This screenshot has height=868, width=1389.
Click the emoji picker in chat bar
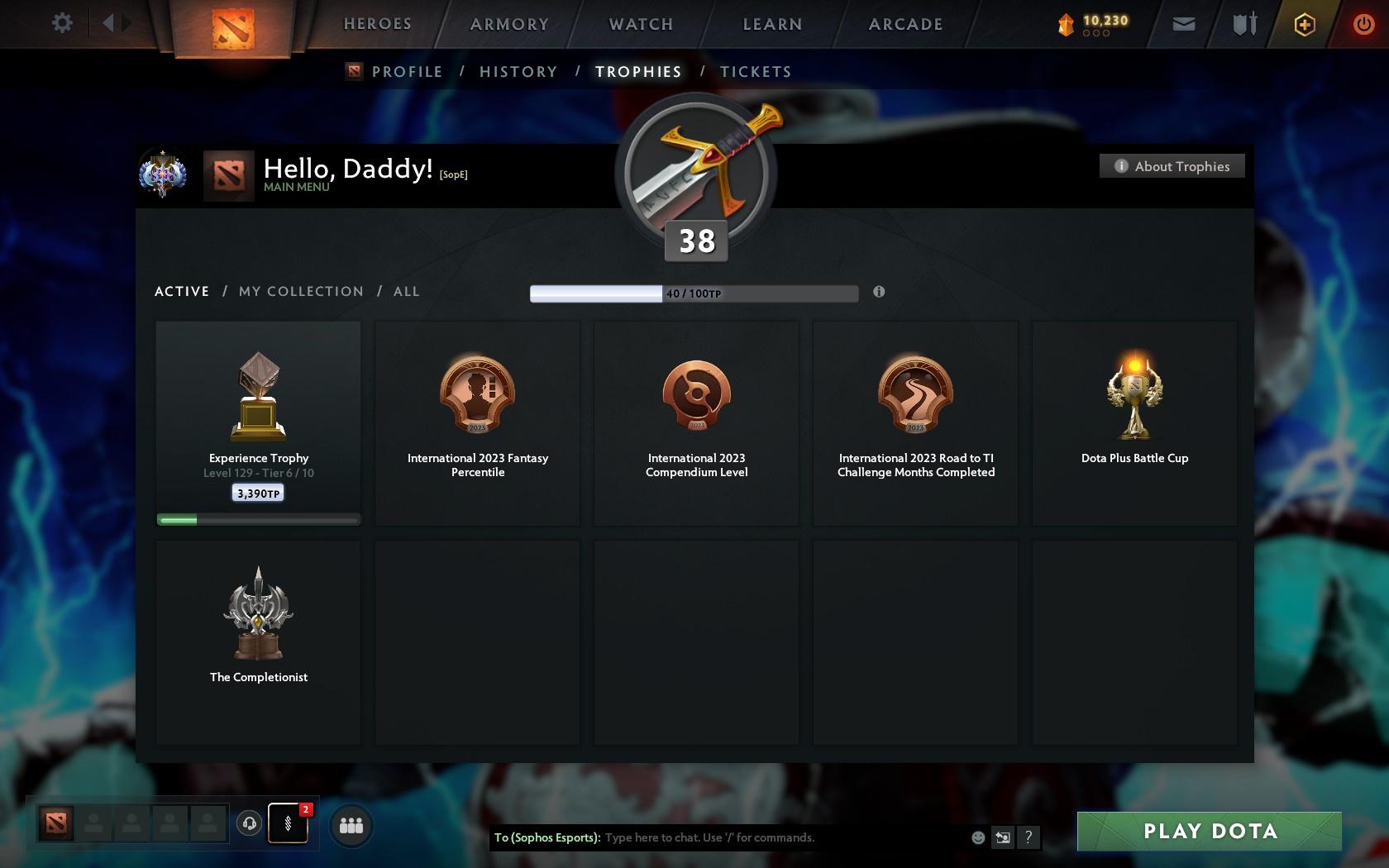point(978,837)
